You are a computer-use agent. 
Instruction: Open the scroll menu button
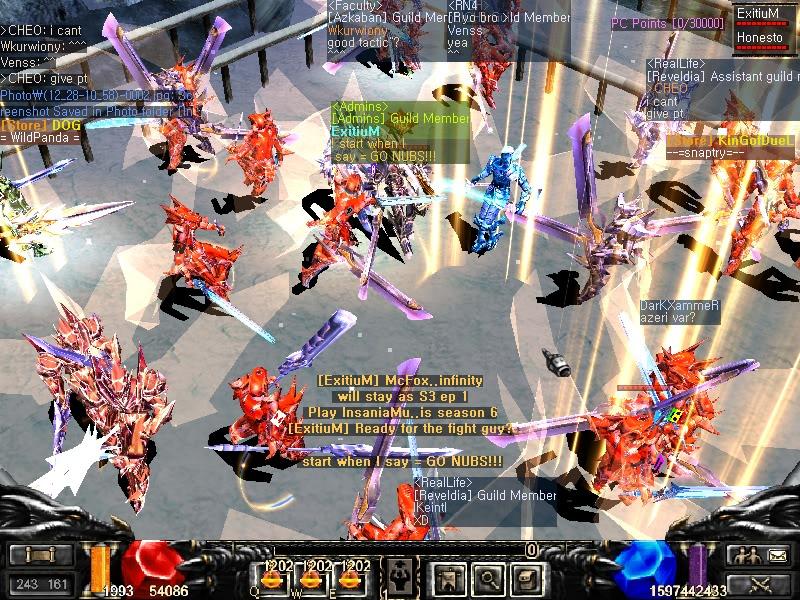pyautogui.click(x=38, y=555)
